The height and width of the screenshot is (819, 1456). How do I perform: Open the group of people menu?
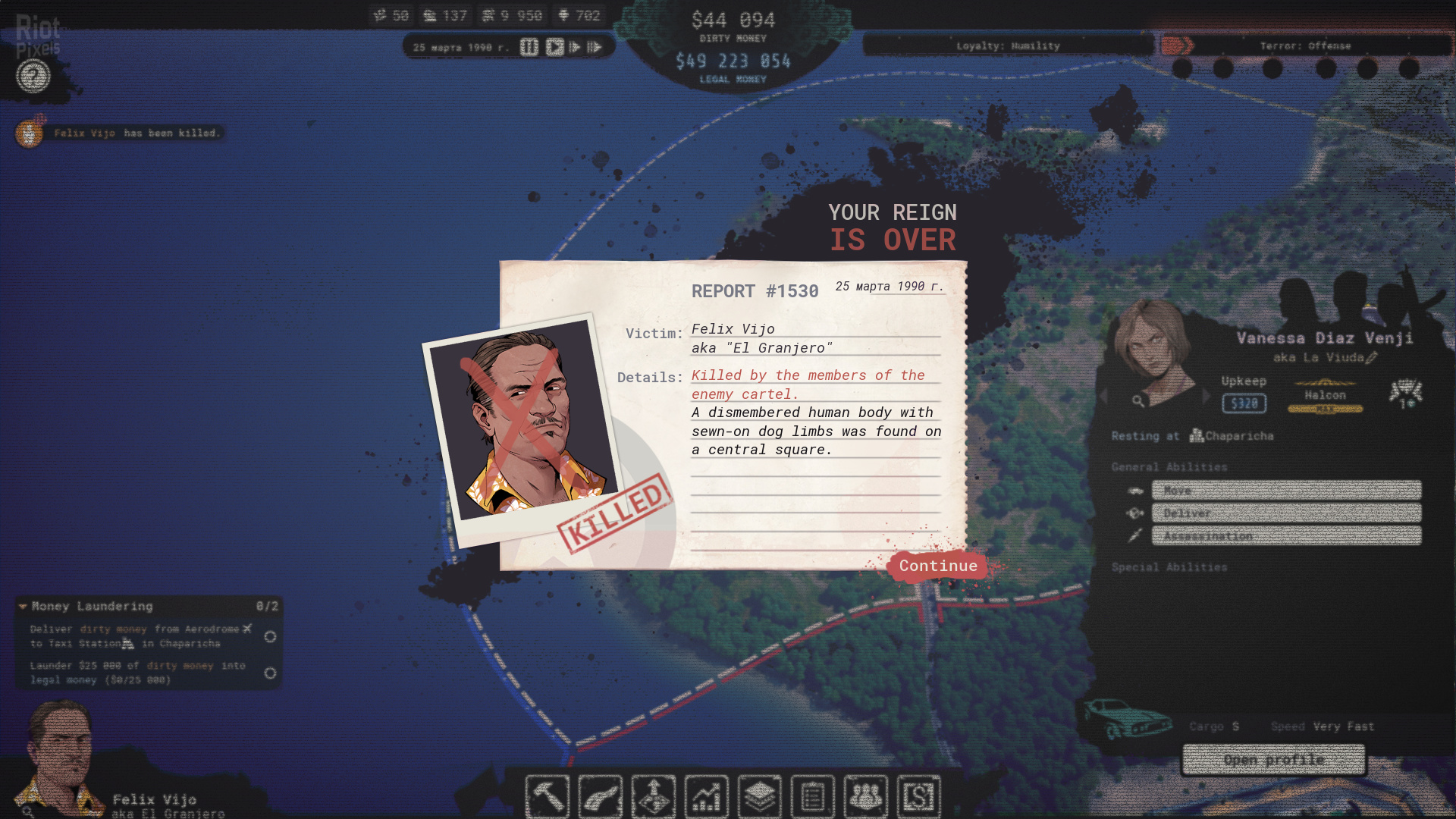pos(865,796)
